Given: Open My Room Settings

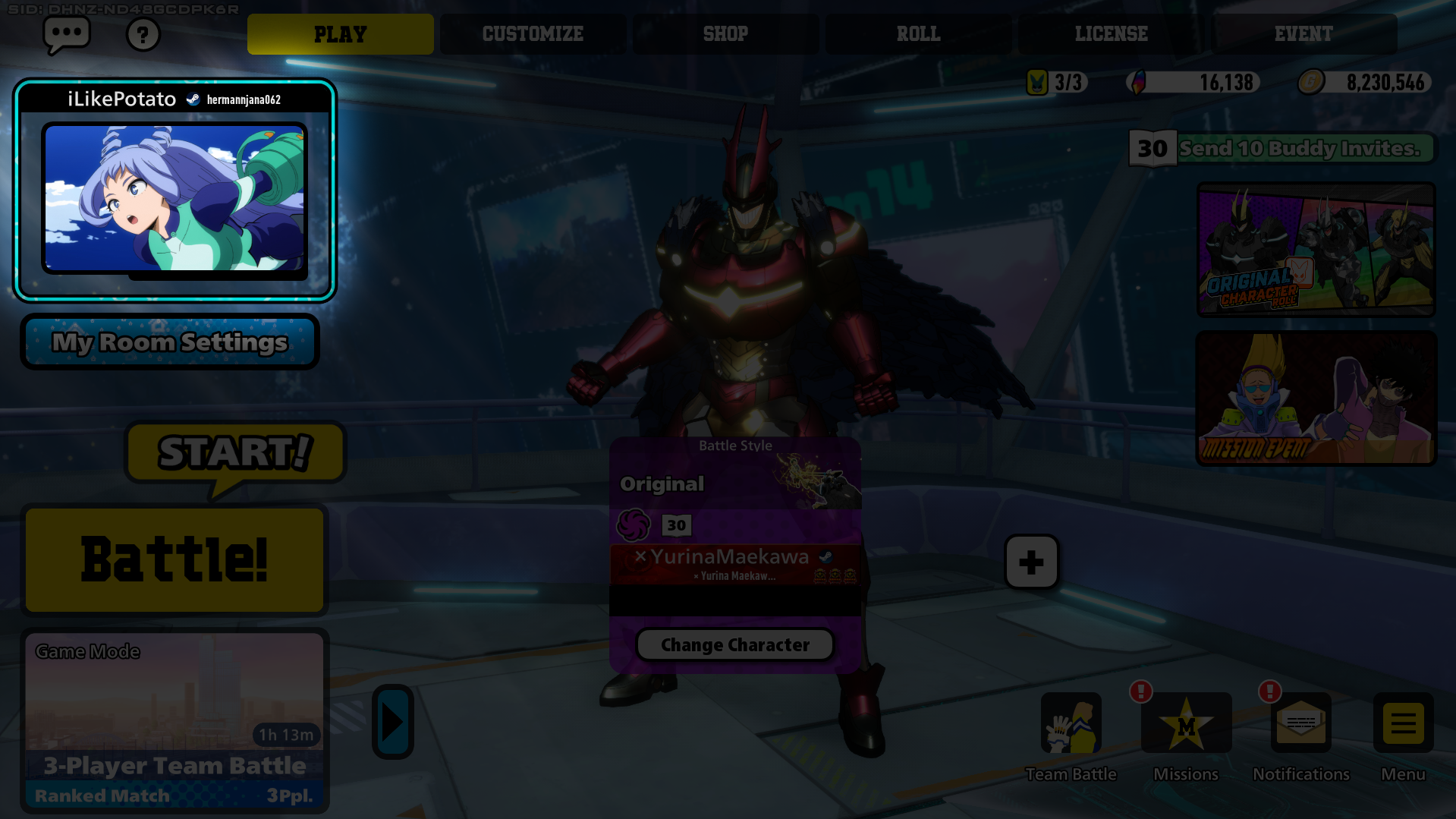Looking at the screenshot, I should pos(170,342).
